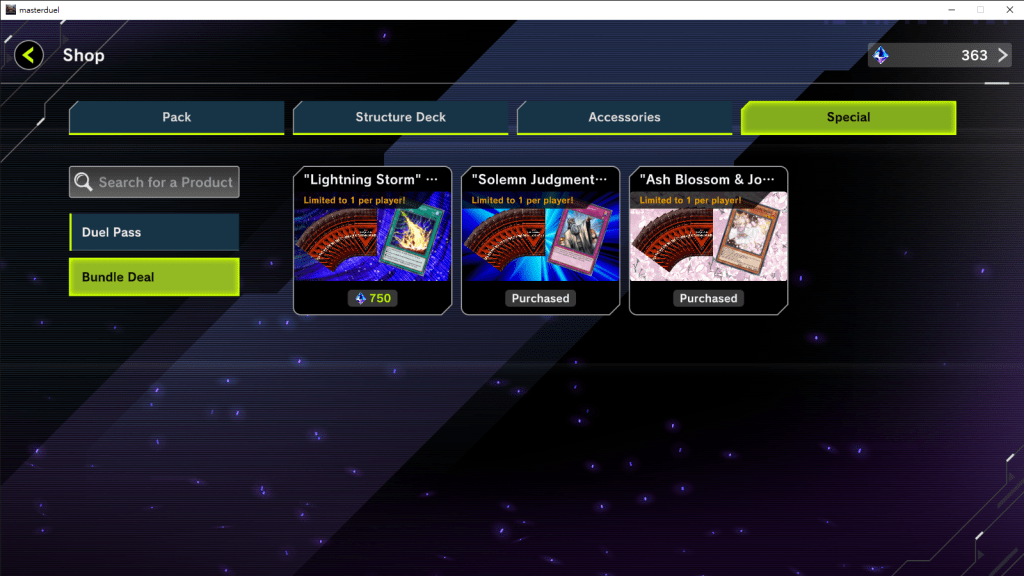The width and height of the screenshot is (1024, 576).
Task: Go back using the arrow button
Action: (28, 55)
